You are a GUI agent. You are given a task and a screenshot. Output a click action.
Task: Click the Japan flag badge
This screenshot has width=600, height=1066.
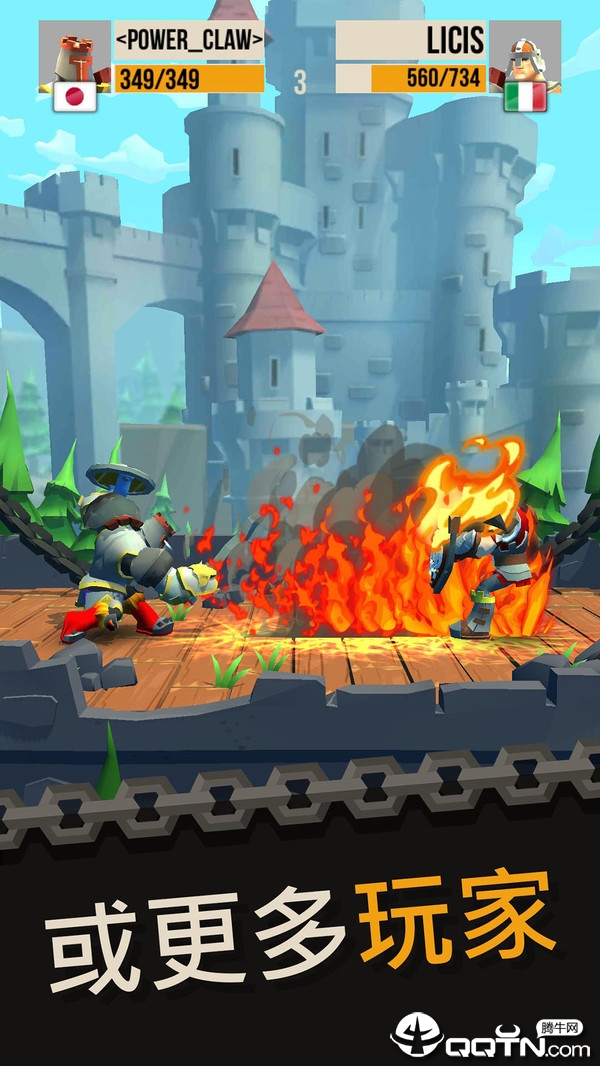coord(75,97)
